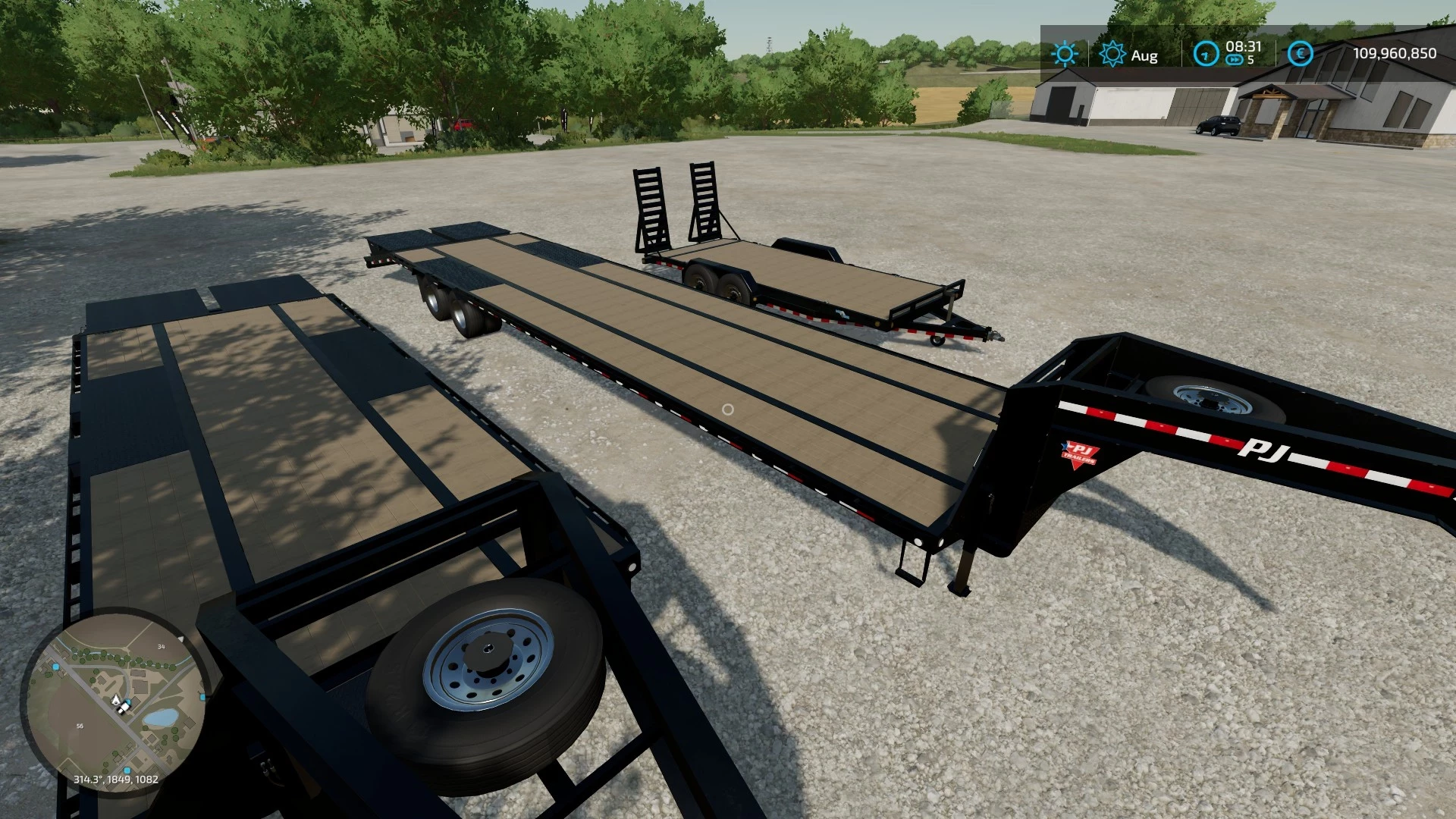Click the Euro coin currency icon
The image size is (1456, 819).
click(x=1300, y=53)
